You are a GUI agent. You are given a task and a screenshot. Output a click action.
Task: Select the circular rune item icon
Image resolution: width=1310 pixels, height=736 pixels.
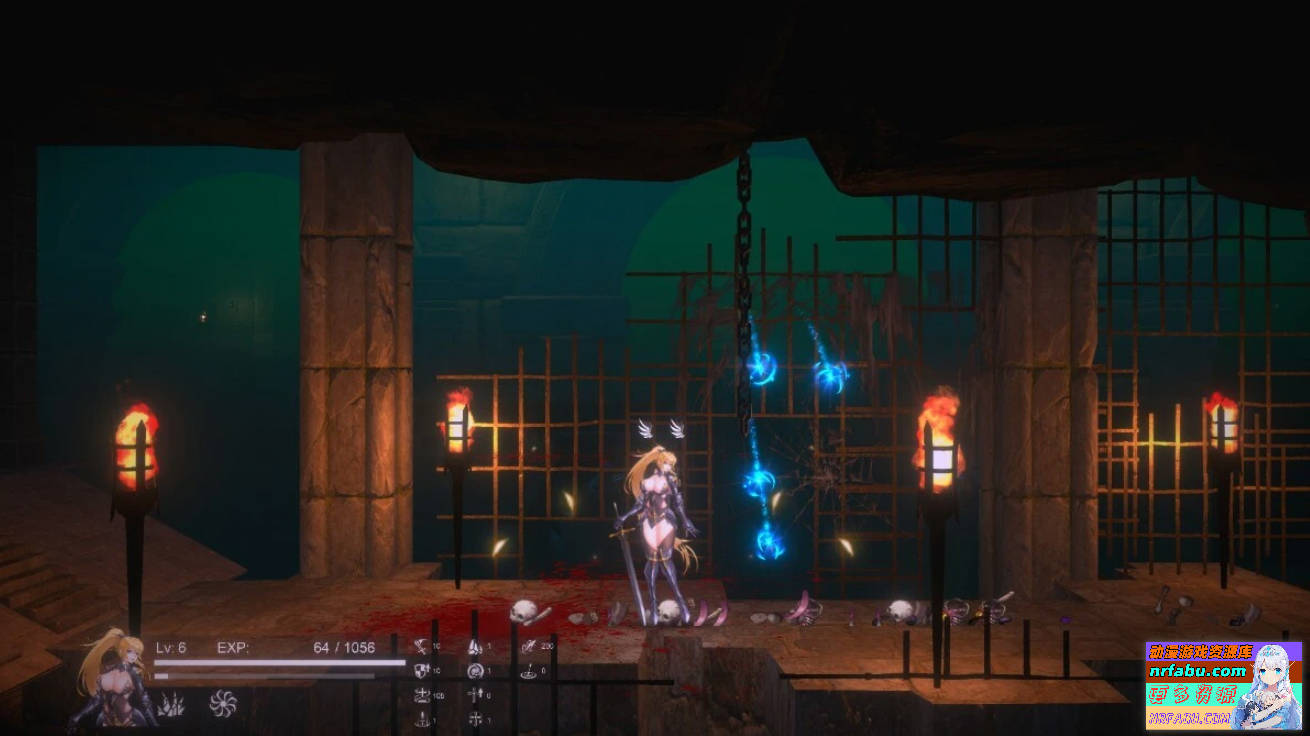474,670
